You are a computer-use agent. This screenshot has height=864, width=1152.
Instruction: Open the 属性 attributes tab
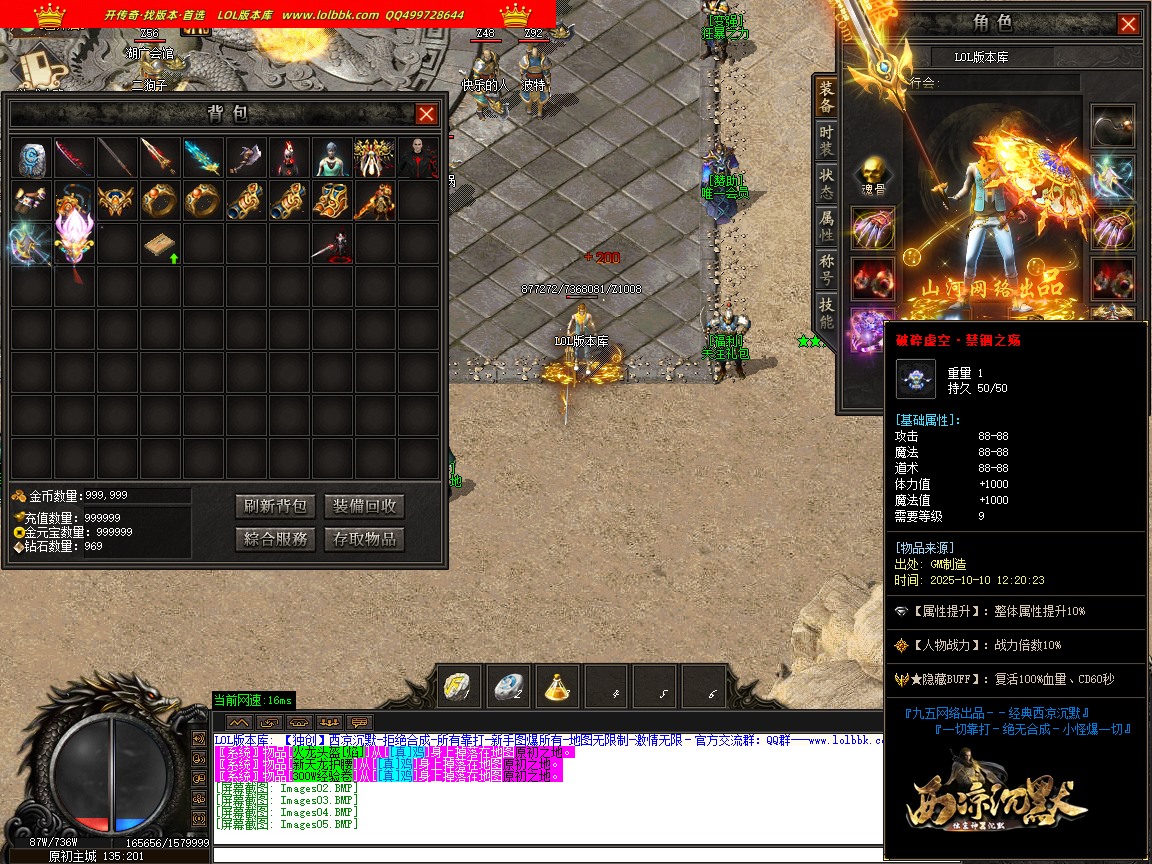pyautogui.click(x=826, y=226)
